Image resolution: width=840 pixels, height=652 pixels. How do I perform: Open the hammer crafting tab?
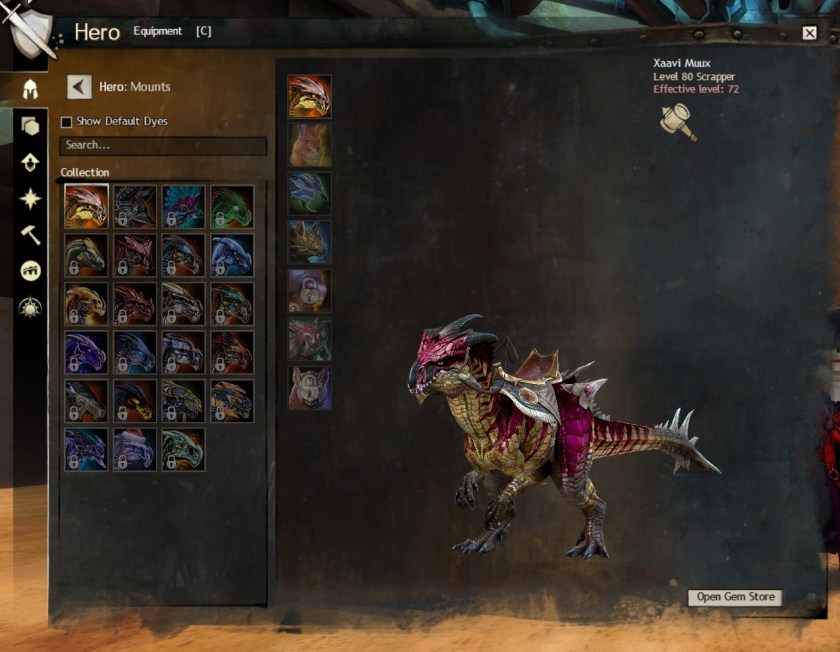click(30, 234)
